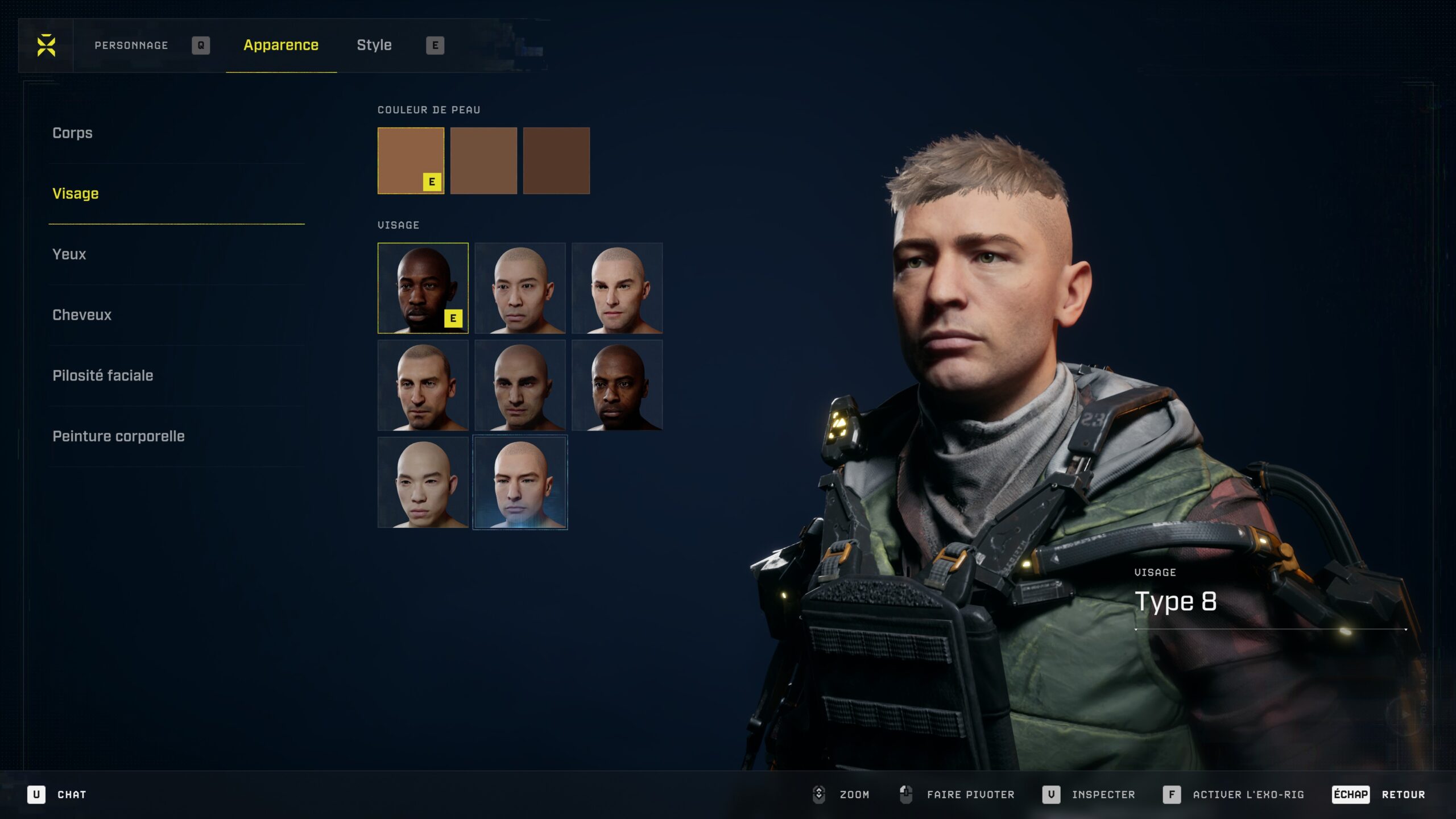Click the mouse icon next to Faire Pivoter
The height and width of the screenshot is (819, 1456).
905,795
